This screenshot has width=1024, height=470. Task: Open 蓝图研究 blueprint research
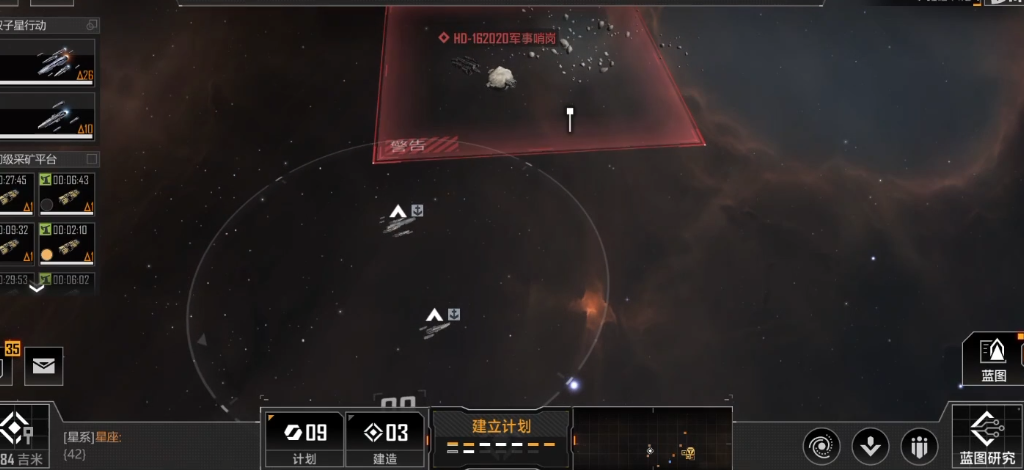click(987, 437)
